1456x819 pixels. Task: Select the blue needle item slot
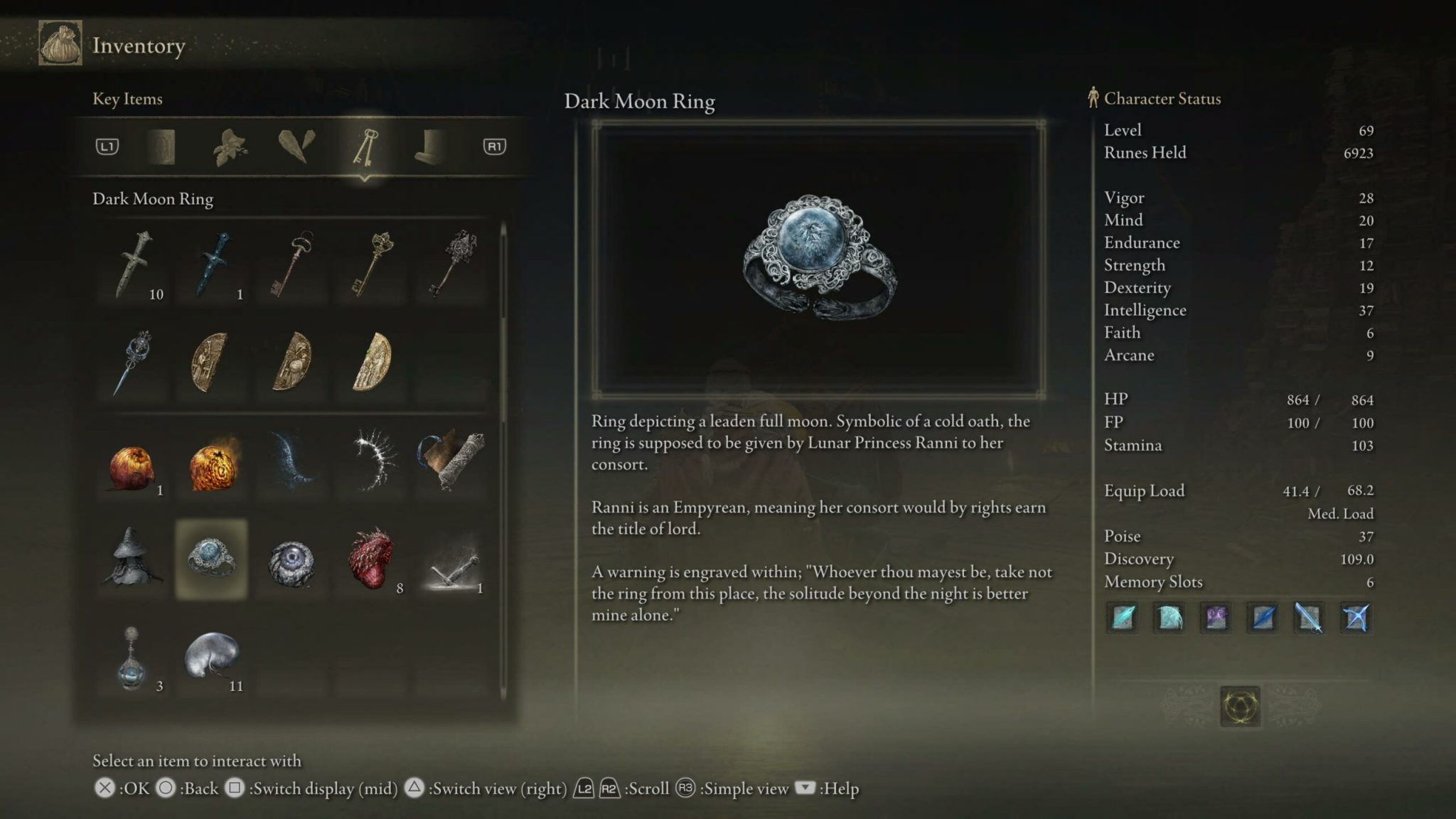pyautogui.click(x=134, y=363)
